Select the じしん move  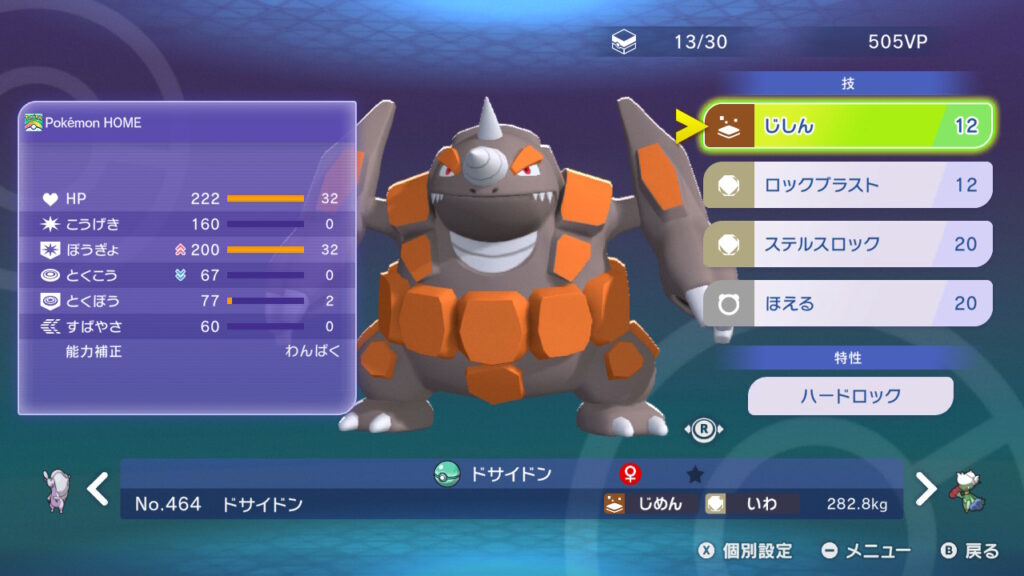[848, 126]
